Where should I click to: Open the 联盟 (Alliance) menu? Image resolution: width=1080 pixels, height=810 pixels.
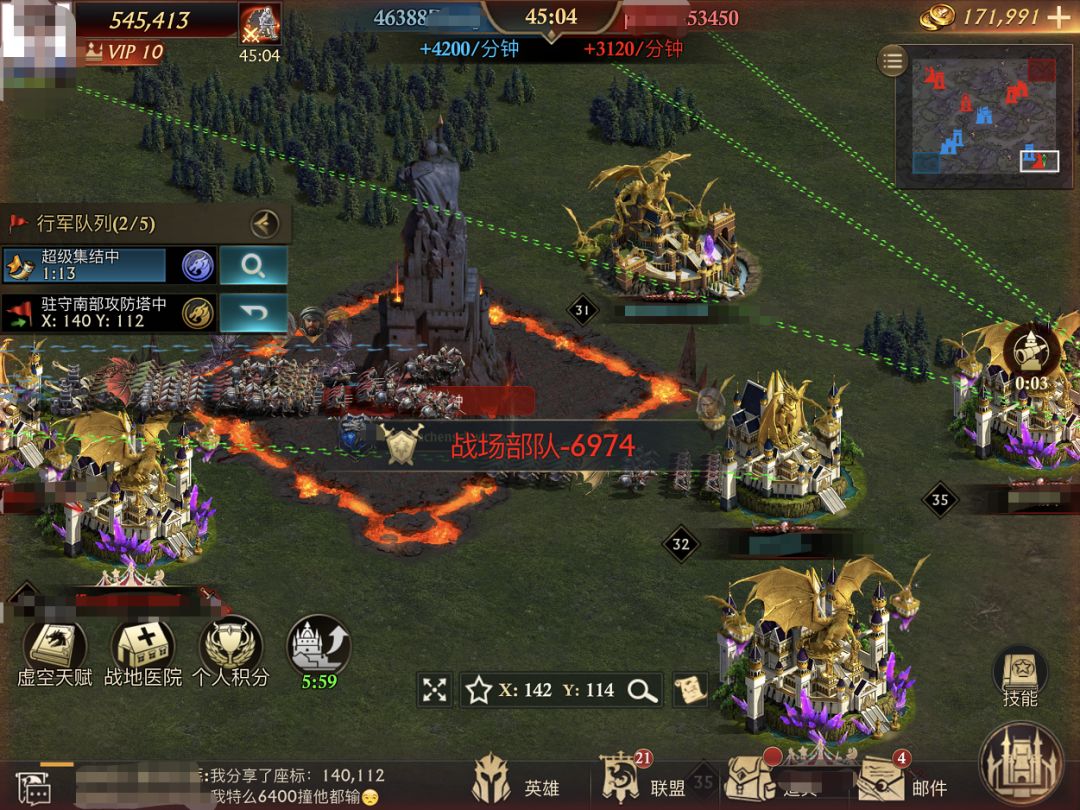tap(641, 784)
